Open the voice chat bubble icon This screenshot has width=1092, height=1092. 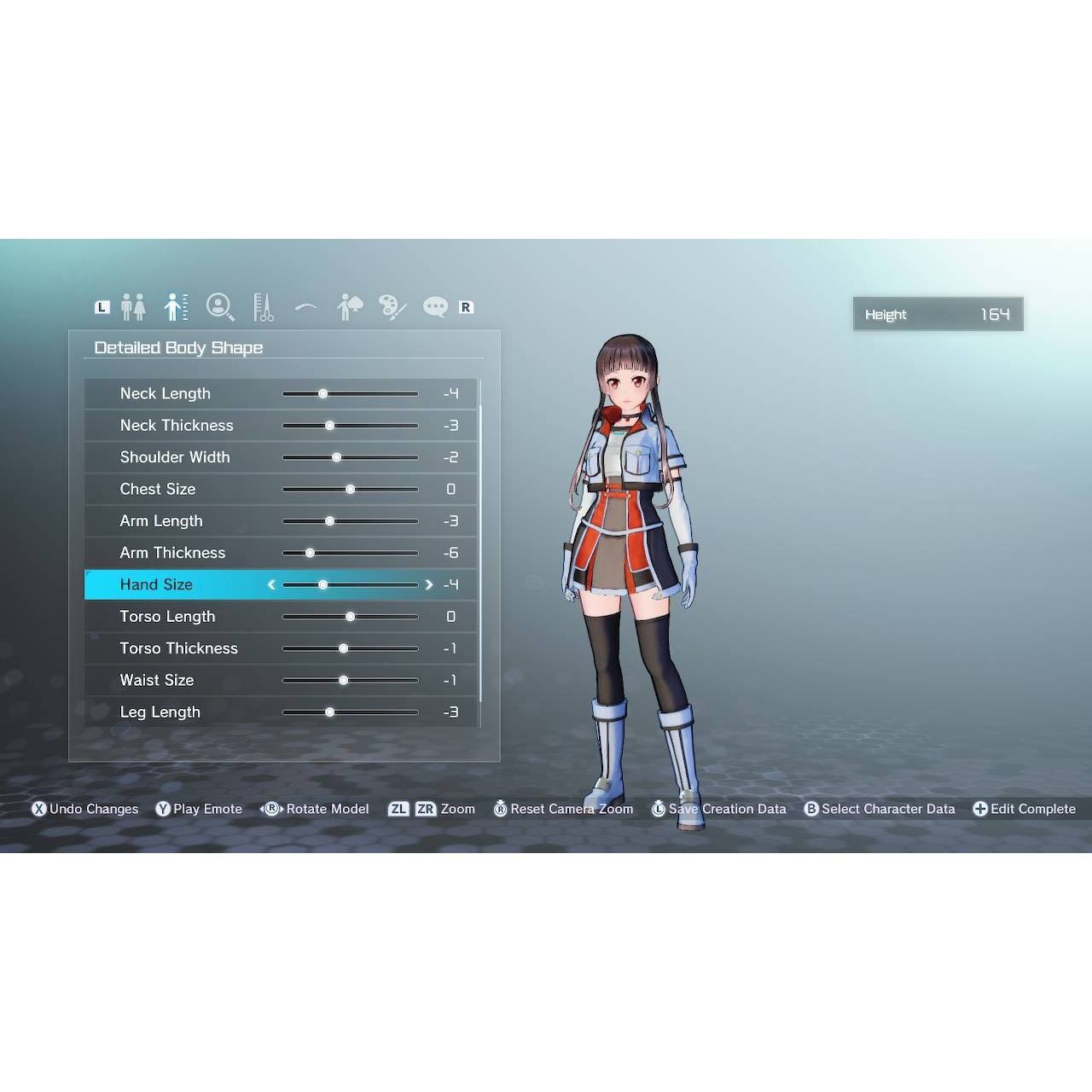pos(435,307)
